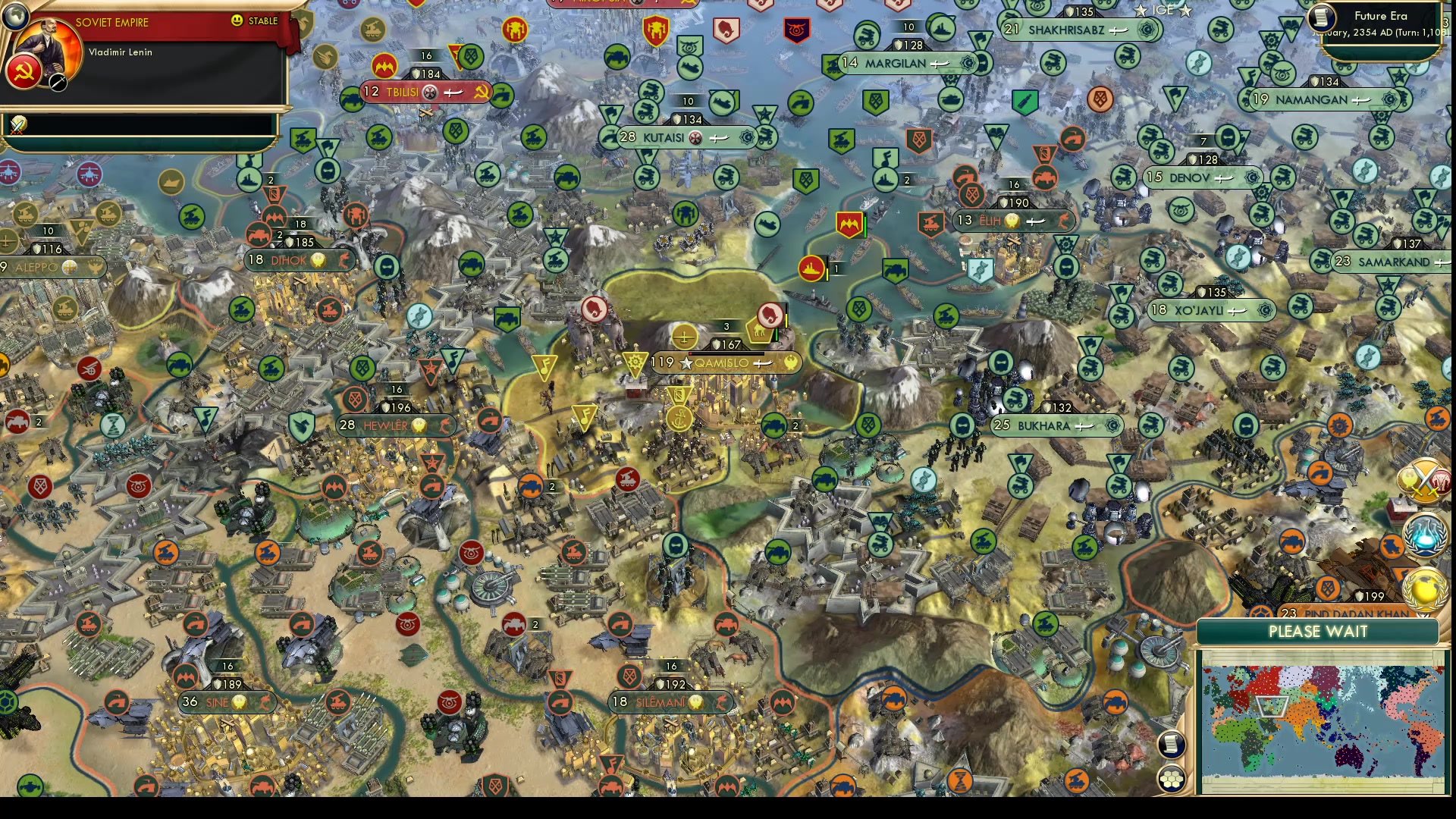Click the sword icon beside Lenin's portrait
This screenshot has width=1456, height=819.
pos(58,82)
